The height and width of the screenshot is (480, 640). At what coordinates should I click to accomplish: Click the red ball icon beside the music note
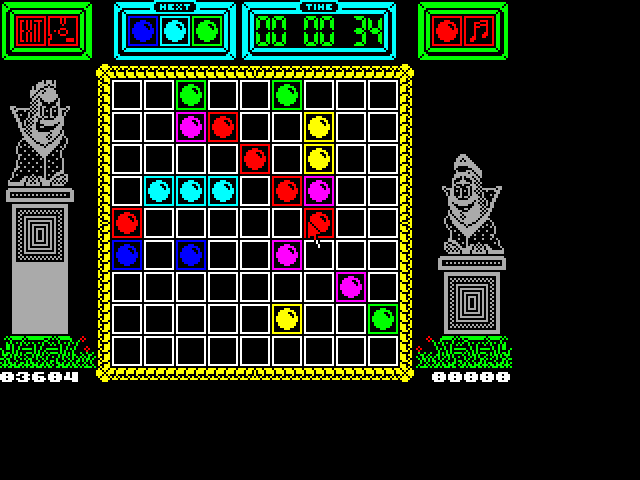coord(448,31)
